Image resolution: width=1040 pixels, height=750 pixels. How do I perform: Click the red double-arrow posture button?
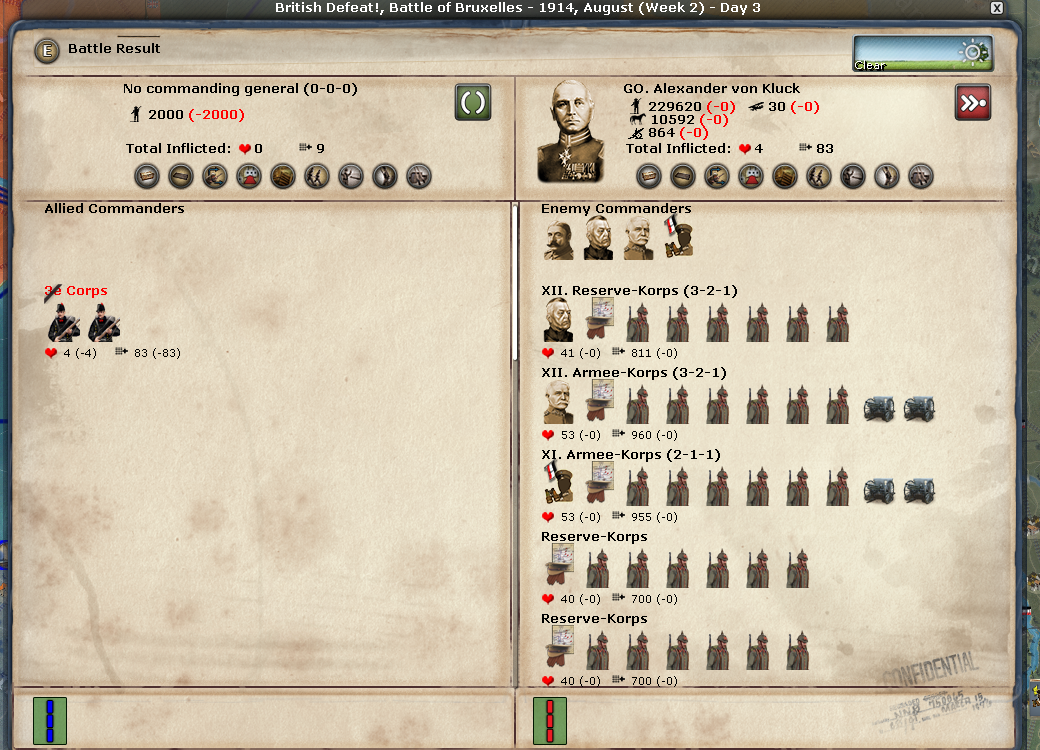coord(973,103)
